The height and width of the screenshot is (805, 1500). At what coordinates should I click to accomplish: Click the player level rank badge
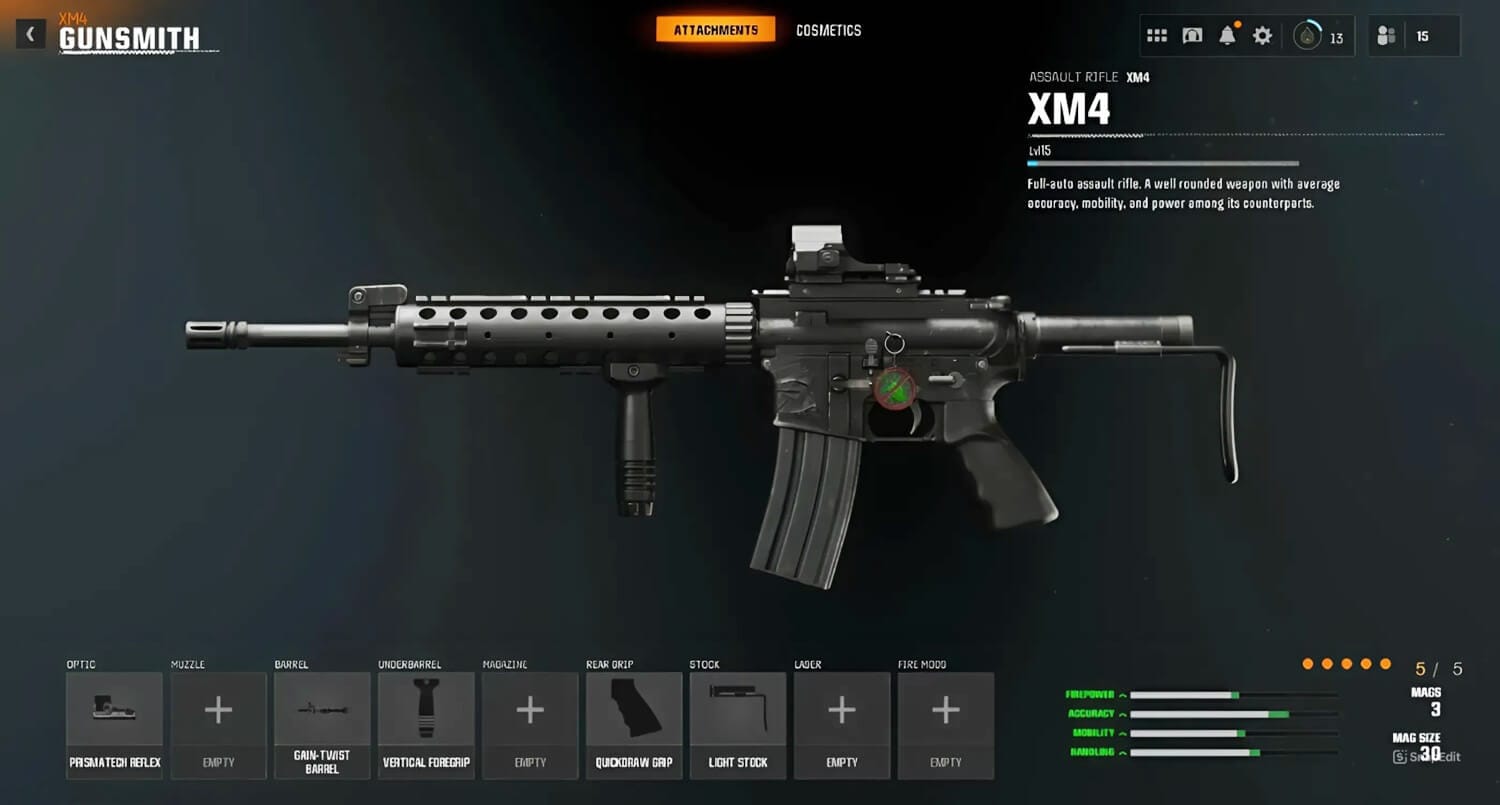(1308, 36)
